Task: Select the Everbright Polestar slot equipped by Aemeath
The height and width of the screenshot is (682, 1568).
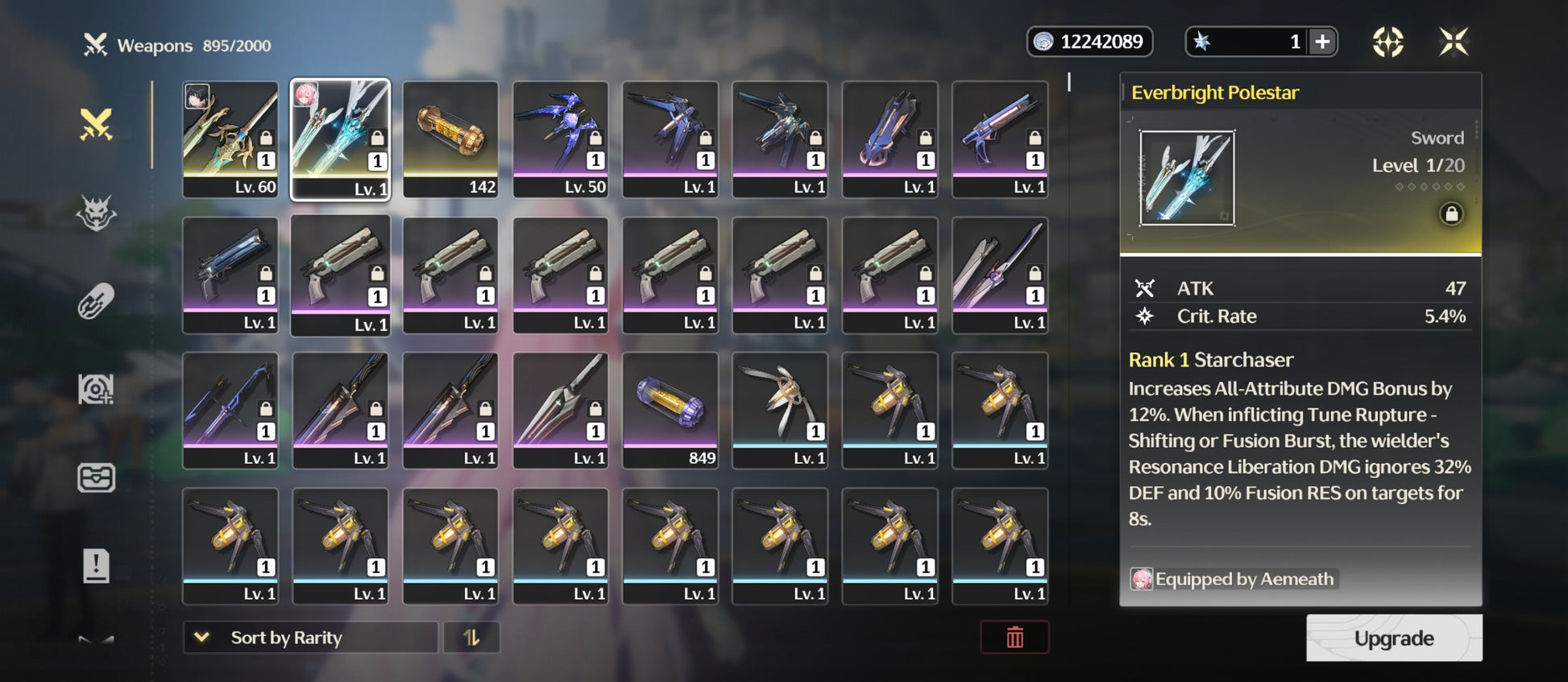Action: [x=340, y=138]
